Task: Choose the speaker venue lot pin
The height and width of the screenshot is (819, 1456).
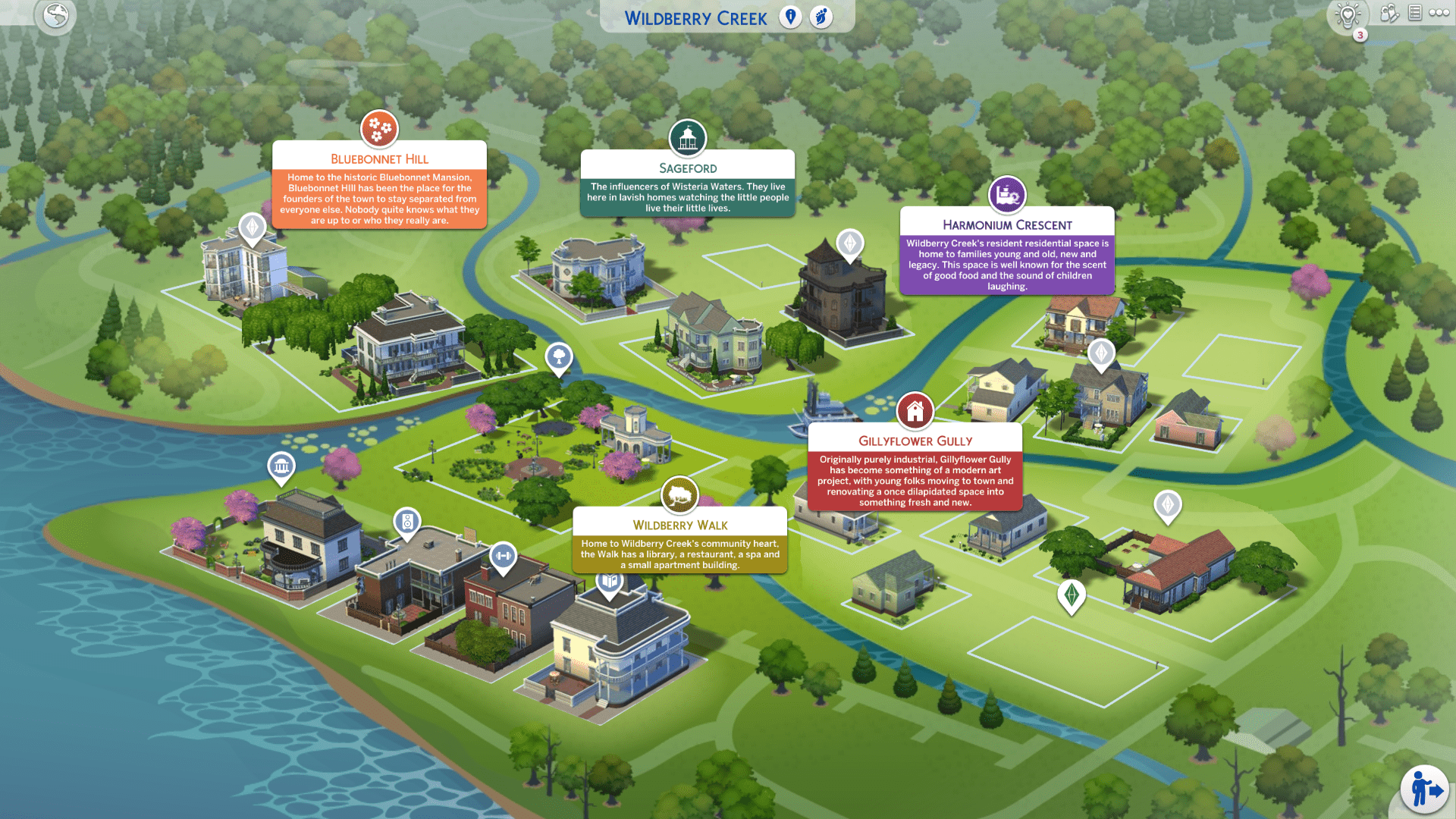Action: [407, 522]
